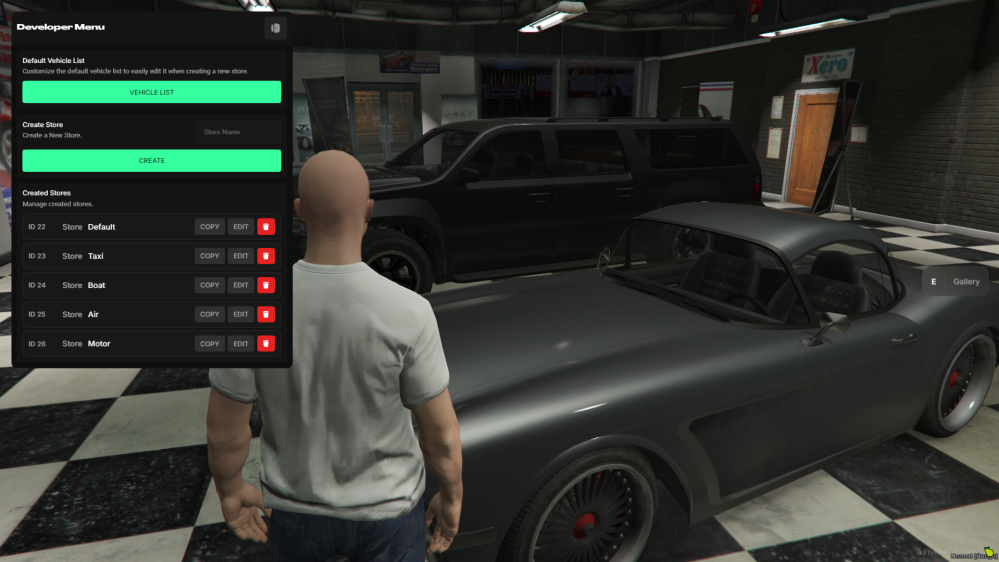The image size is (999, 562).
Task: Edit the Air store
Action: [x=241, y=314]
